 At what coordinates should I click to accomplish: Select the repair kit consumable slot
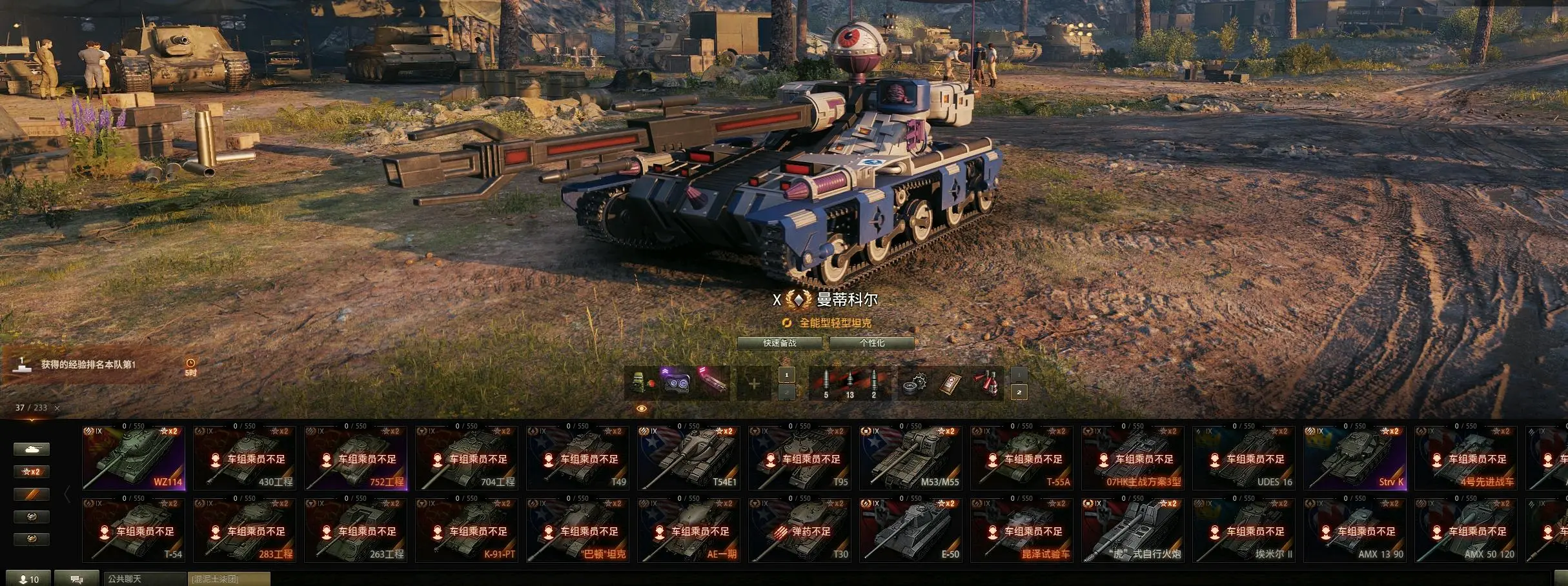(x=915, y=383)
